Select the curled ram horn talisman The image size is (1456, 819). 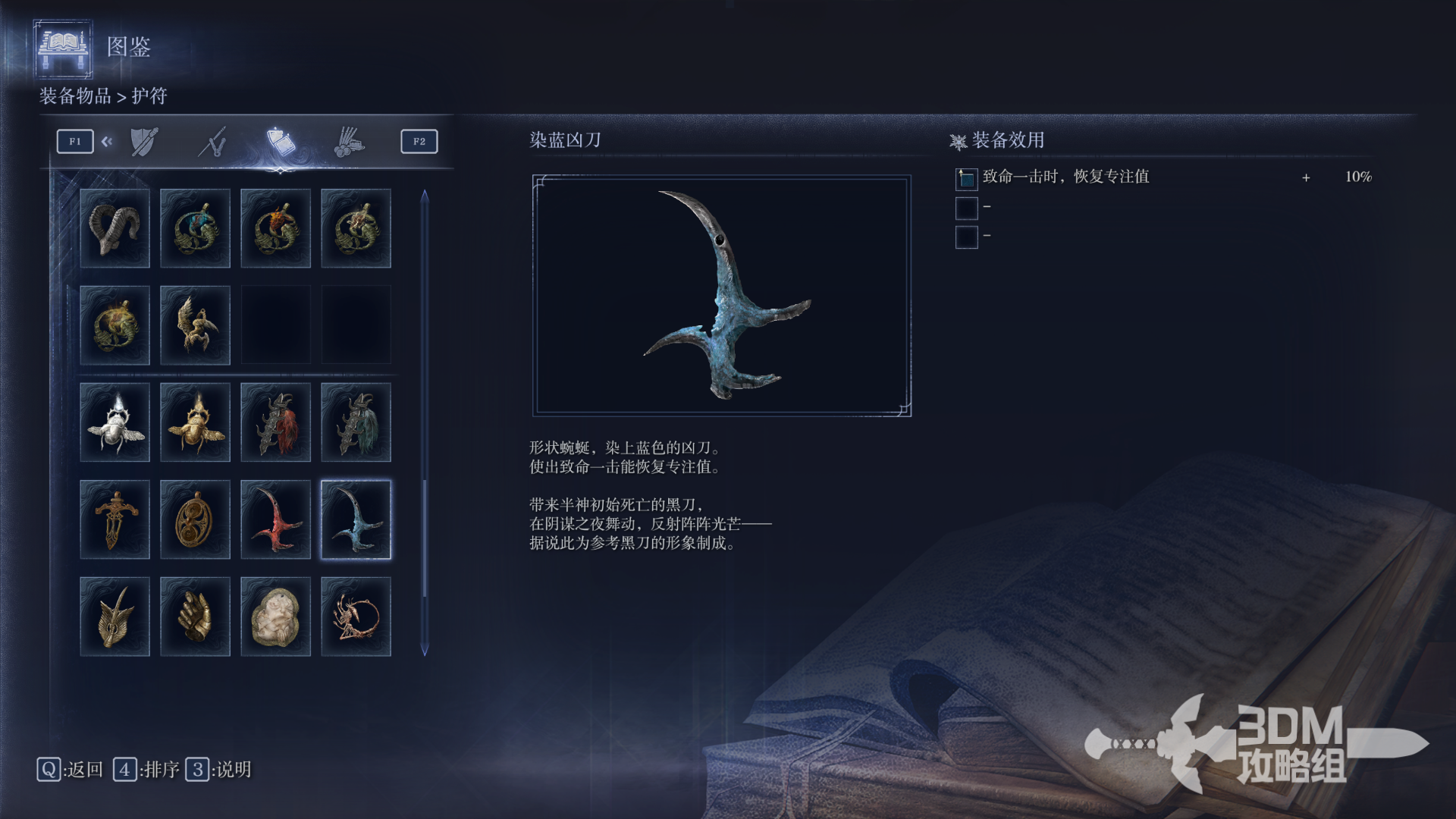tap(115, 228)
